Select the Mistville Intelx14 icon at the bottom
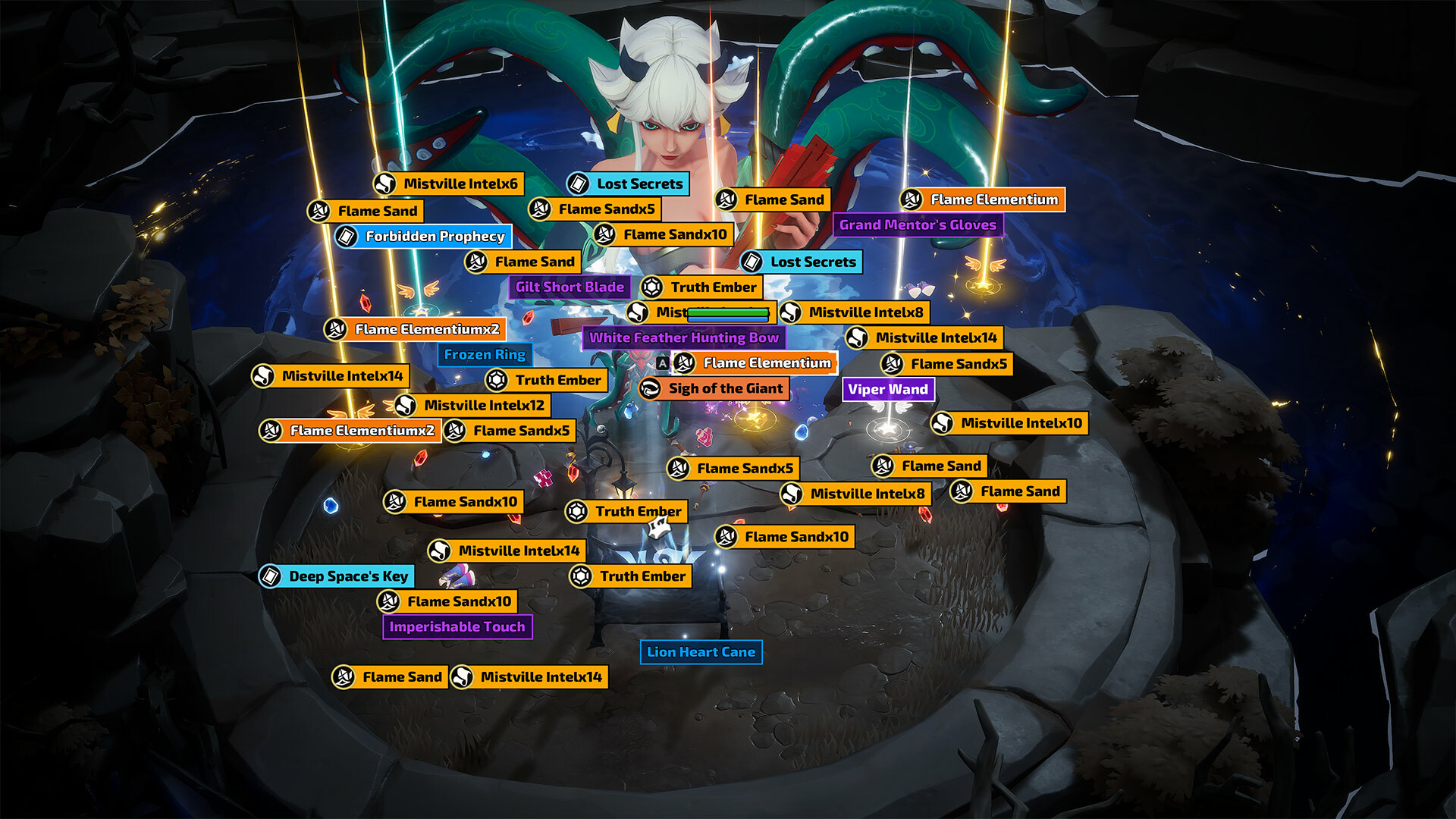Image resolution: width=1456 pixels, height=819 pixels. [461, 676]
